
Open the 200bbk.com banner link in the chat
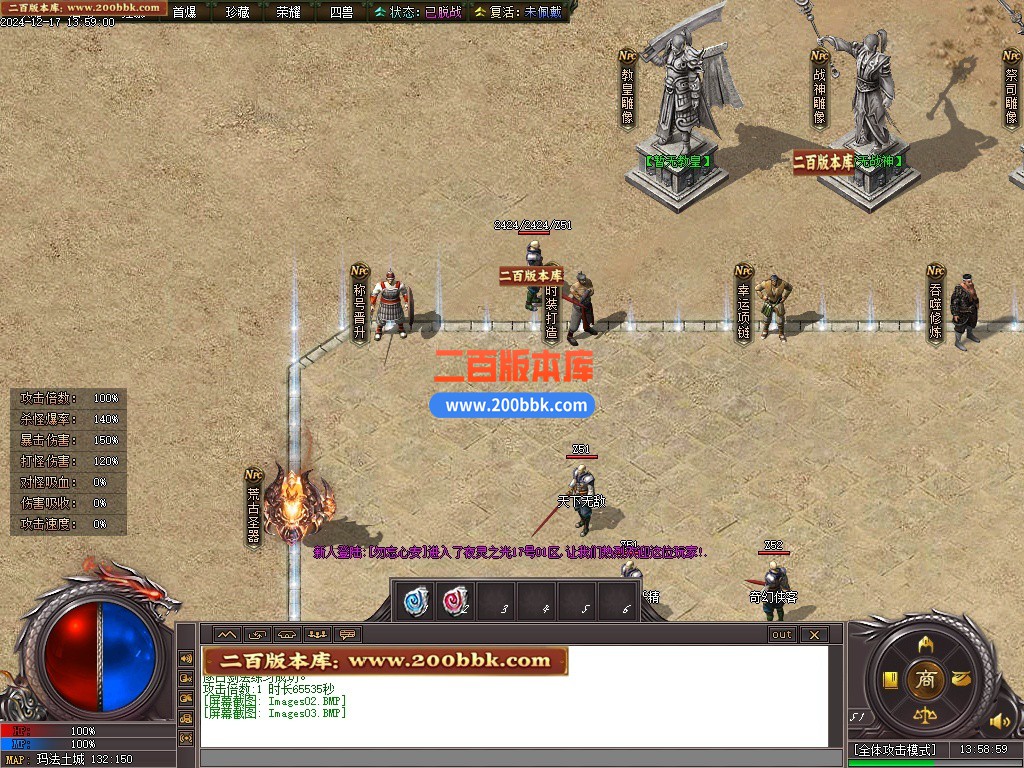[385, 660]
